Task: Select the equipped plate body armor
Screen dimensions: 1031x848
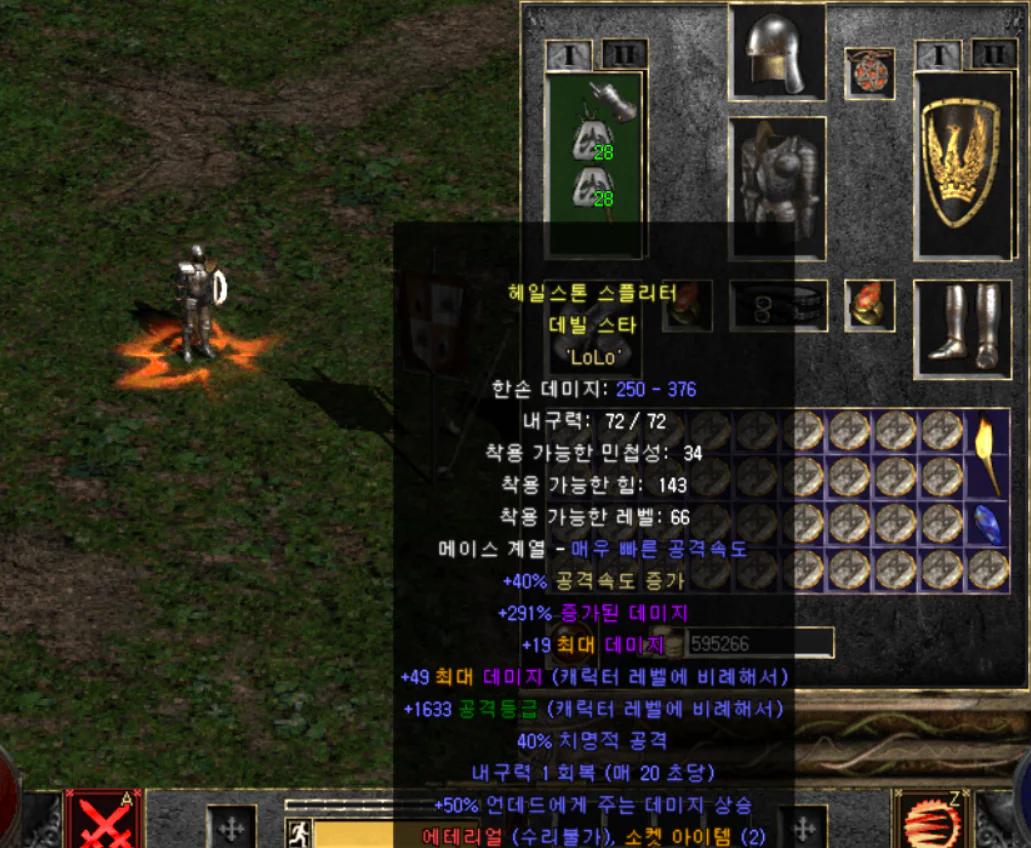Action: pyautogui.click(x=777, y=186)
